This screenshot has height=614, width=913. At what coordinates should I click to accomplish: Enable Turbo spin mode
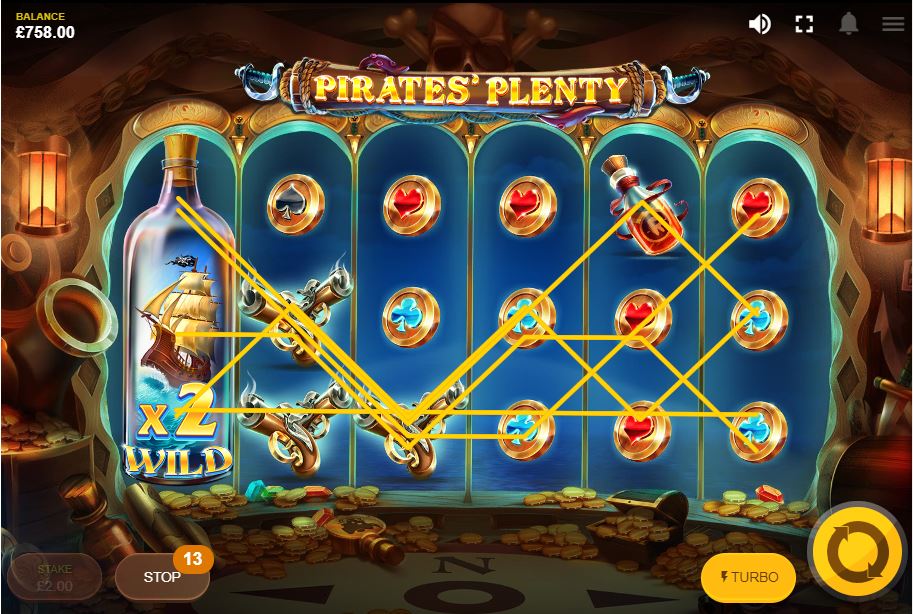tap(748, 577)
